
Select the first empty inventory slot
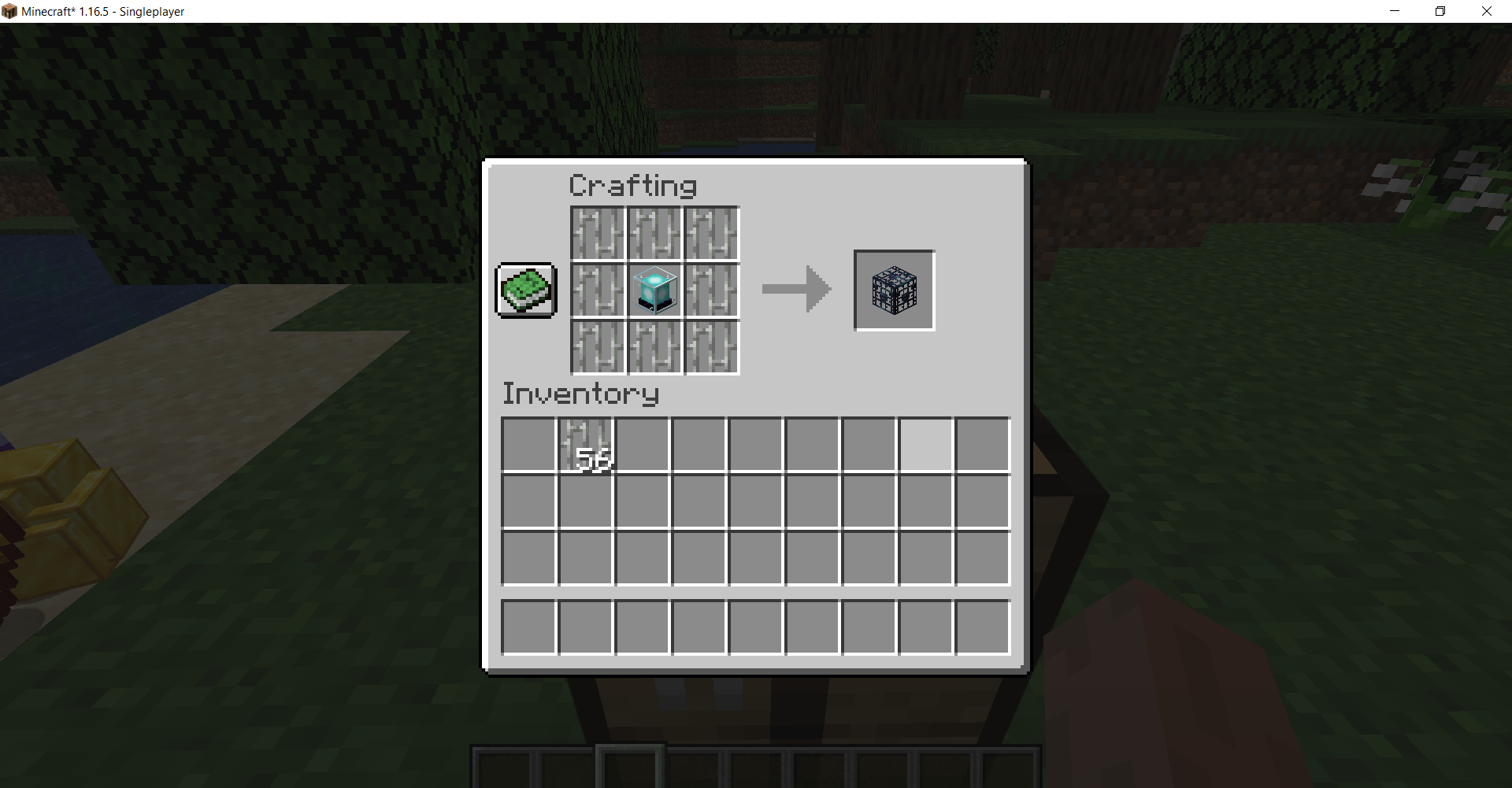528,444
